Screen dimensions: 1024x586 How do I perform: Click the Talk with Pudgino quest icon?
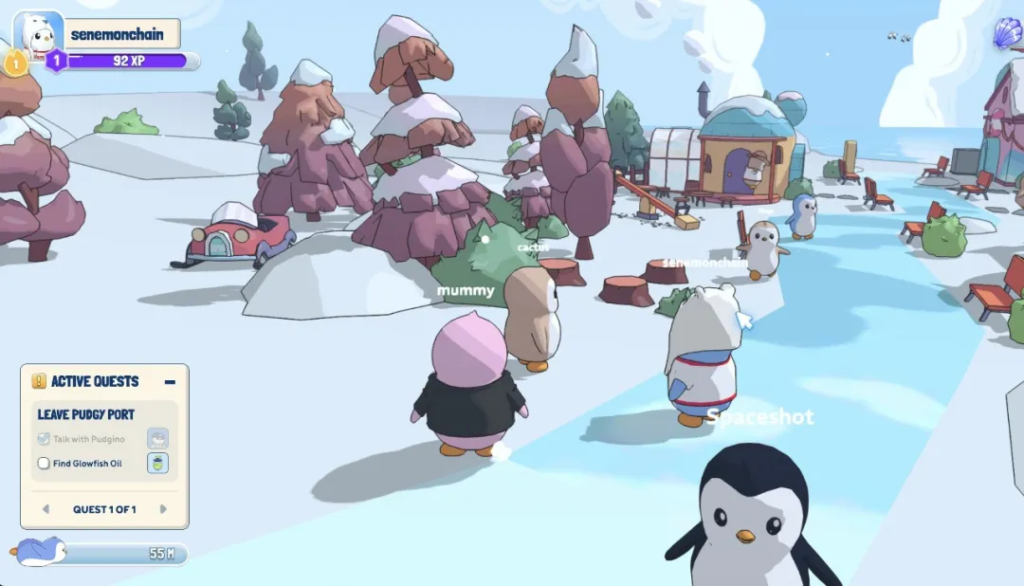(x=158, y=438)
